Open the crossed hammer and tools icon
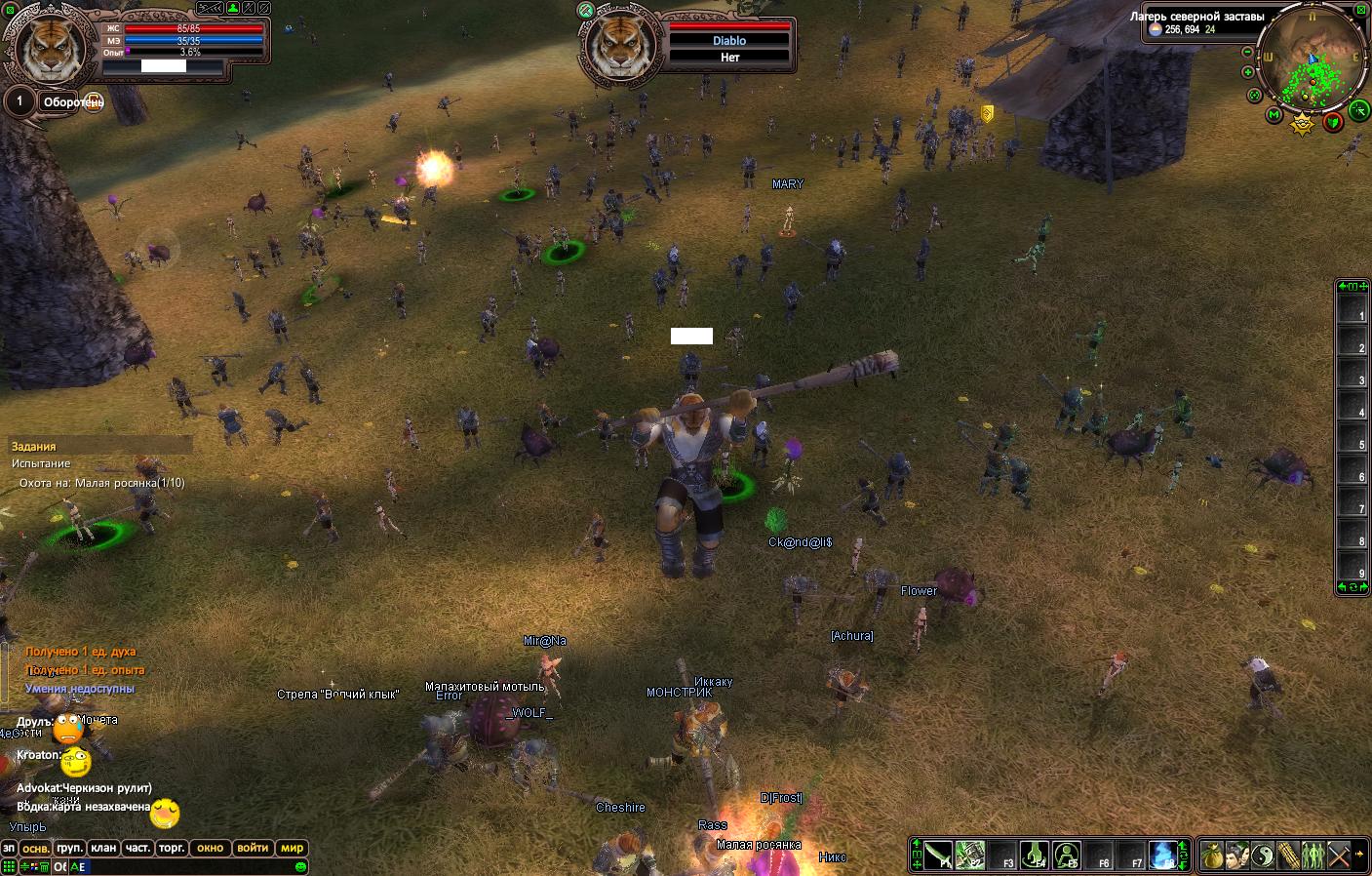1372x876 pixels. [1339, 856]
